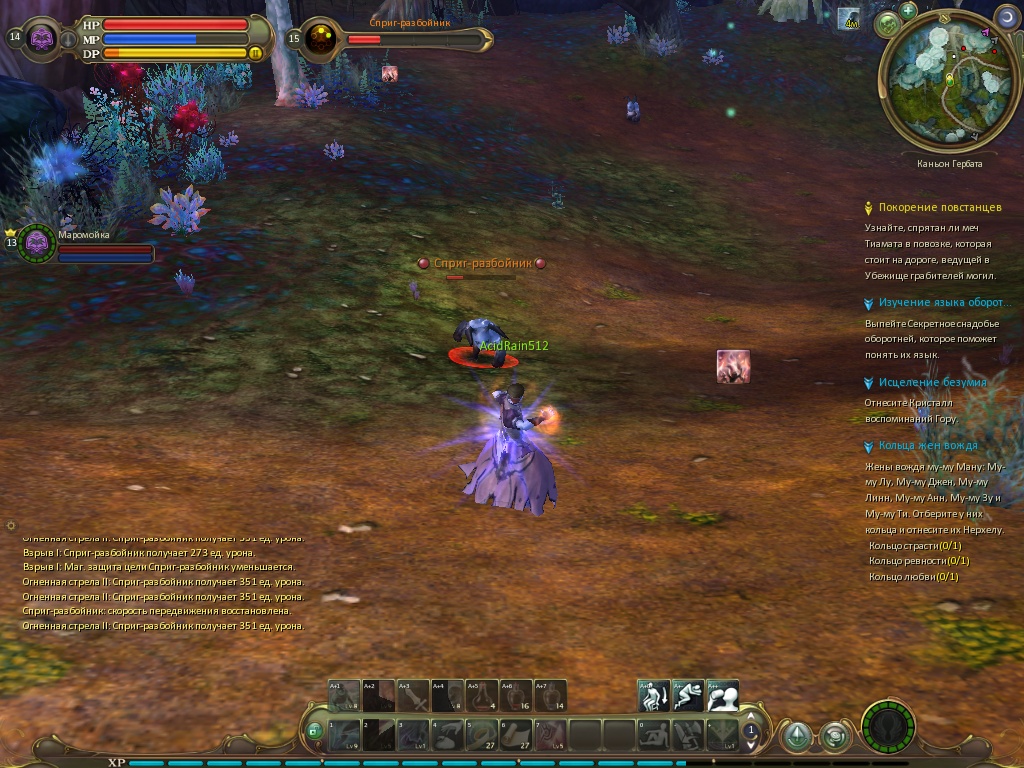Click the green plus button beside the minimap
This screenshot has height=768, width=1024.
coord(908,11)
